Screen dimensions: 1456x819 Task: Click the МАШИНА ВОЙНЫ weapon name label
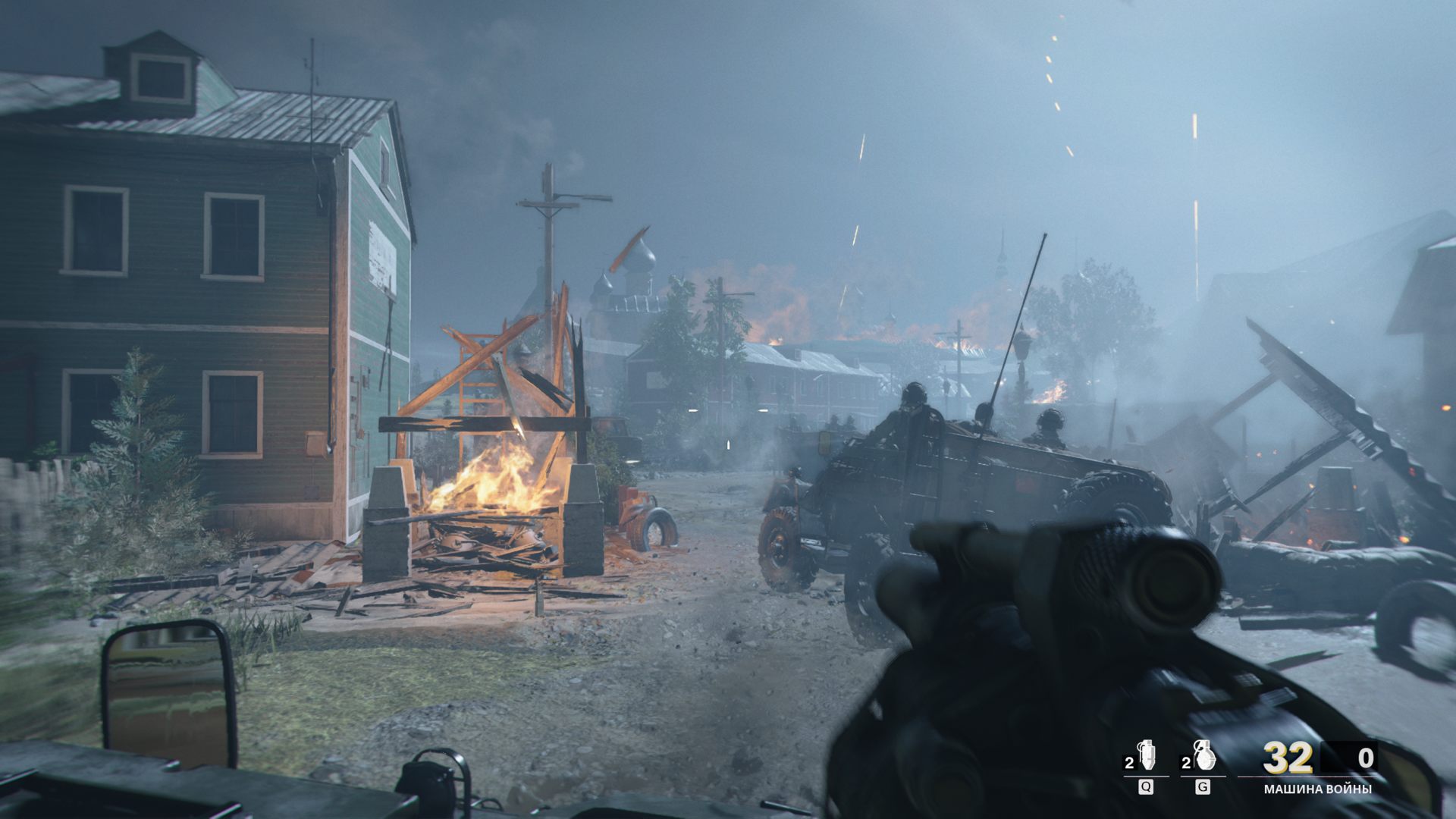coord(1317,789)
